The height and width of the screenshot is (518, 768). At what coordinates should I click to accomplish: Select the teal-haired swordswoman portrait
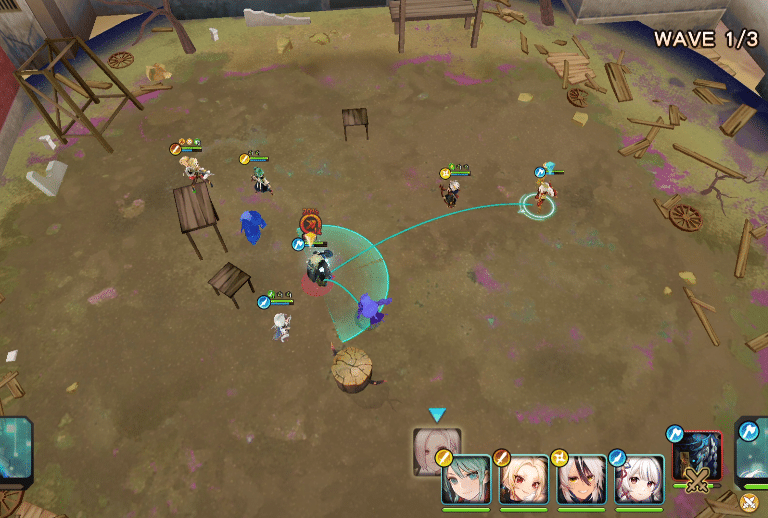(466, 480)
